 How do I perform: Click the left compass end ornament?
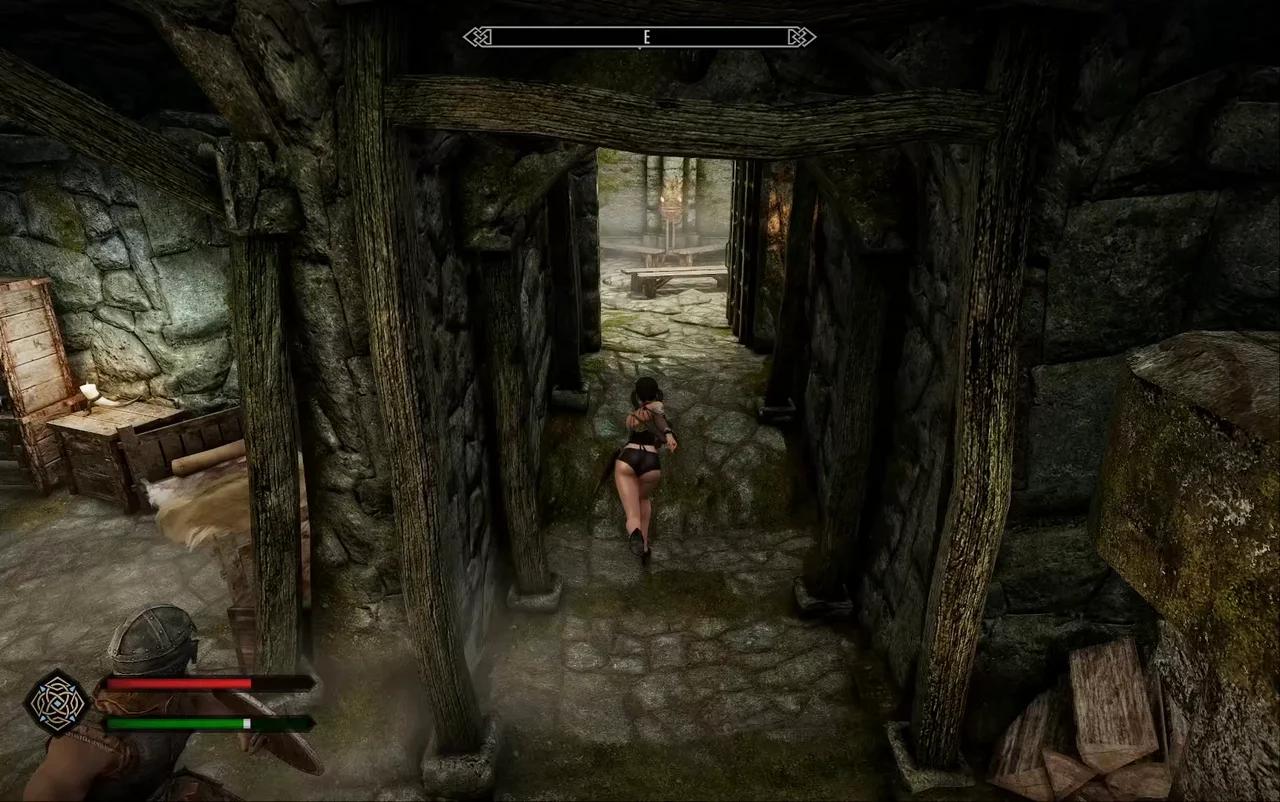click(478, 37)
